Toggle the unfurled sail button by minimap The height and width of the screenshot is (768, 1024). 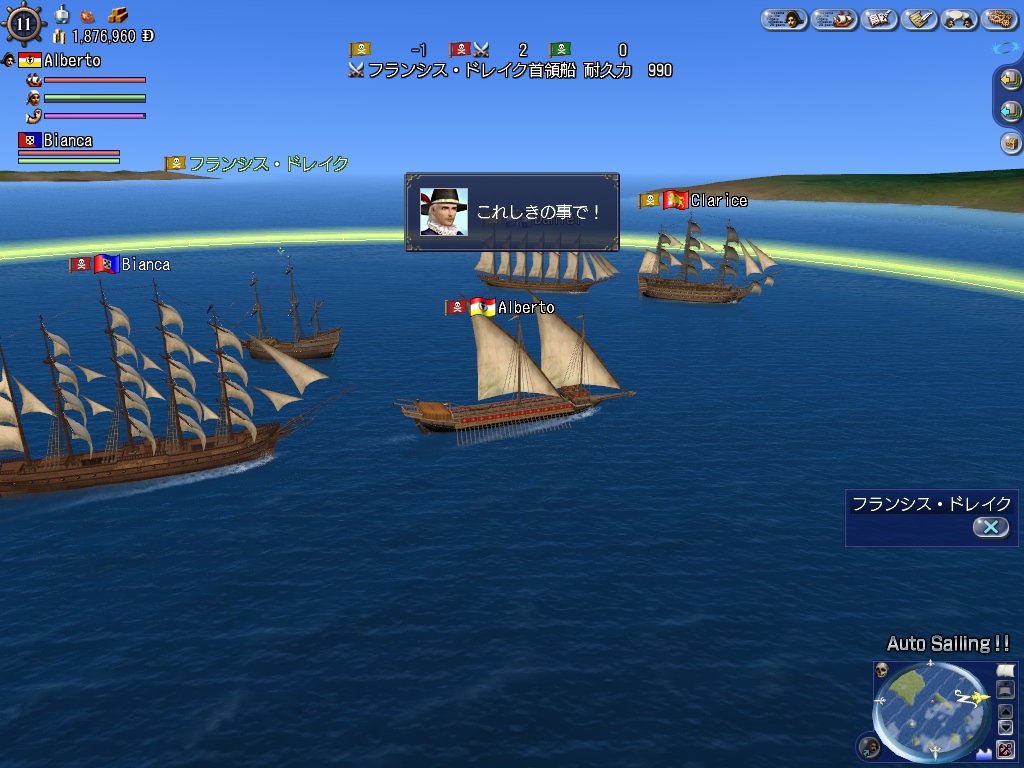[x=1006, y=670]
